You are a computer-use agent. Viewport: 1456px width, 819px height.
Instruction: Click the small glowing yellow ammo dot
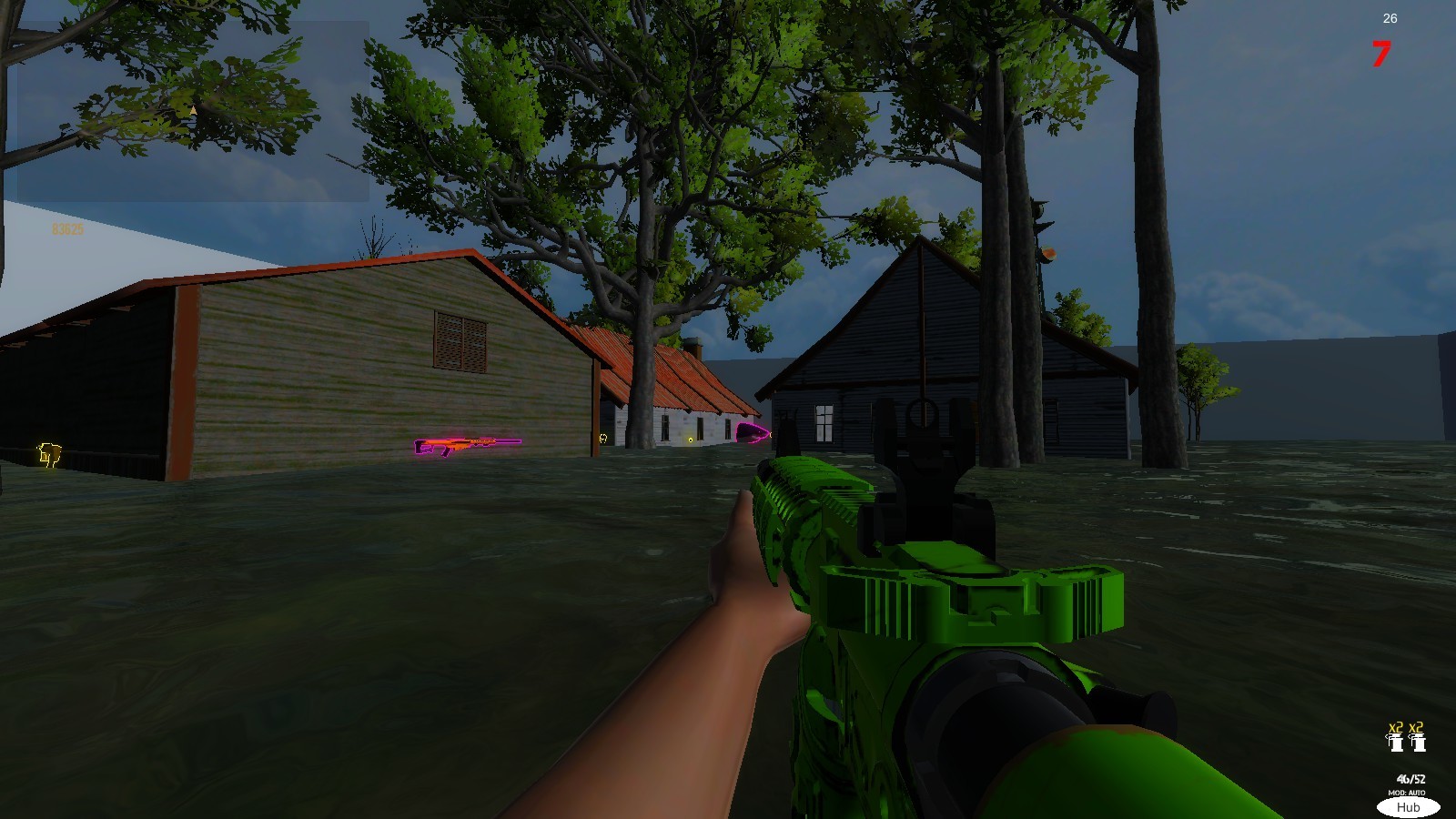point(691,440)
